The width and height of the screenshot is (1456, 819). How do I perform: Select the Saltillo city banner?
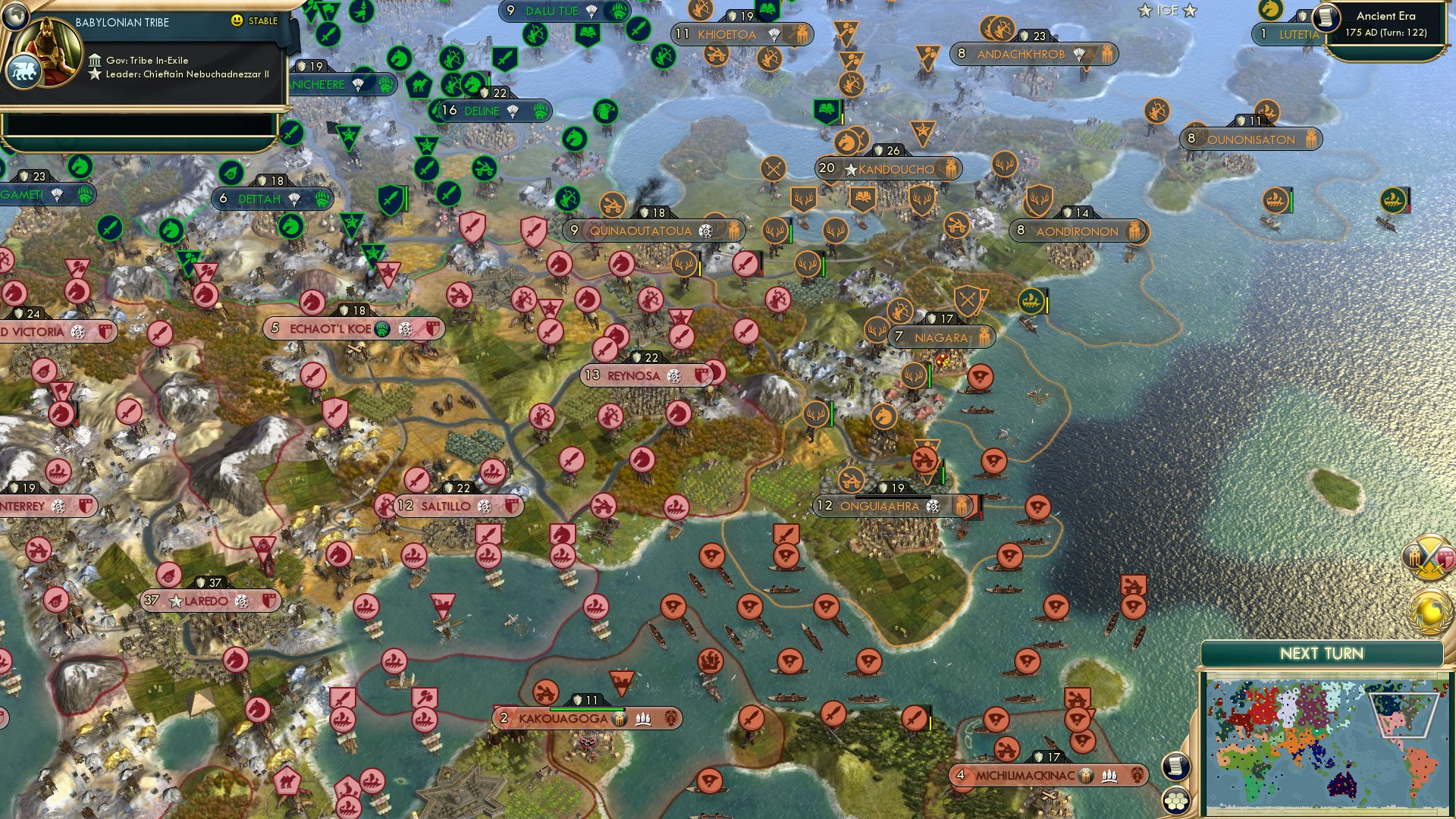coord(445,506)
